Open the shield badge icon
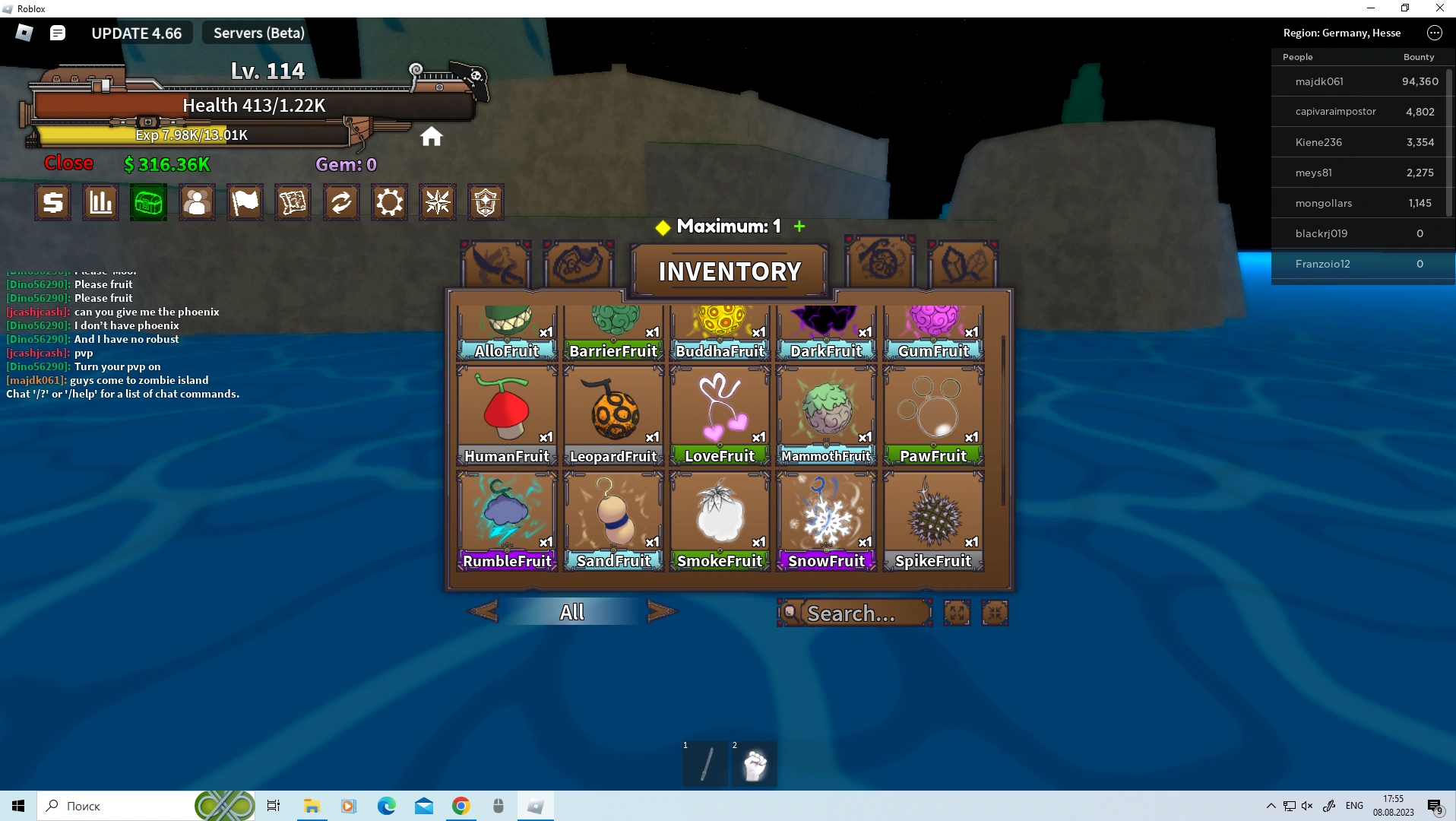1456x821 pixels. pyautogui.click(x=486, y=202)
